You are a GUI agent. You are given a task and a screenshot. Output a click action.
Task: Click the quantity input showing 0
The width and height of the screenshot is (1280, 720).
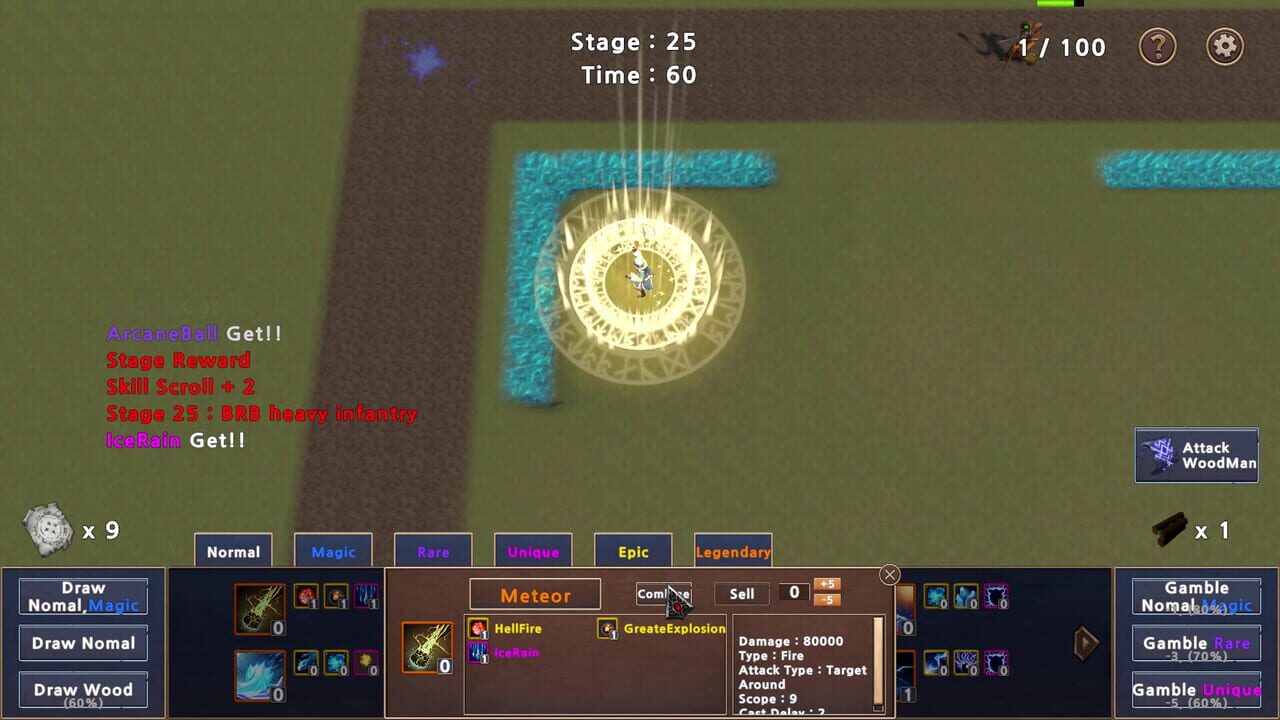pyautogui.click(x=794, y=593)
